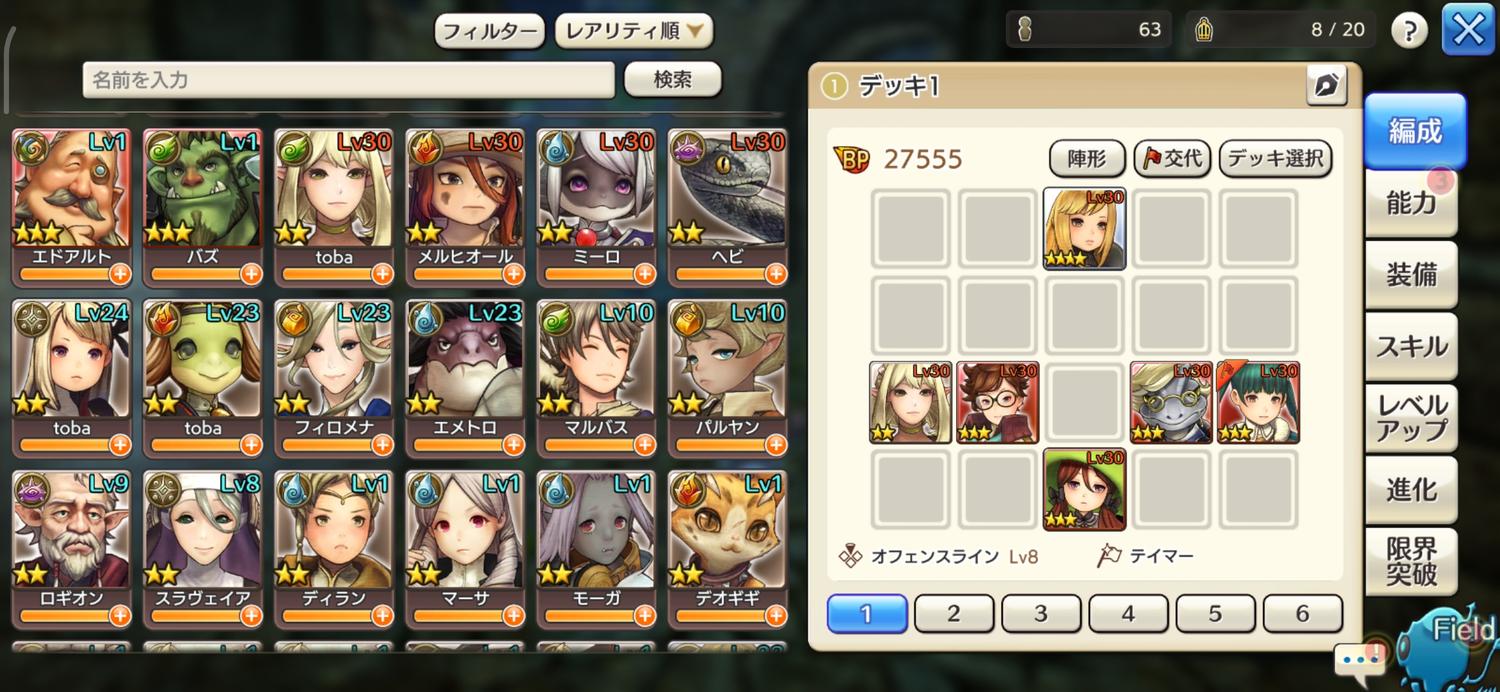Select deck number 3
The height and width of the screenshot is (692, 1500).
tap(1041, 613)
